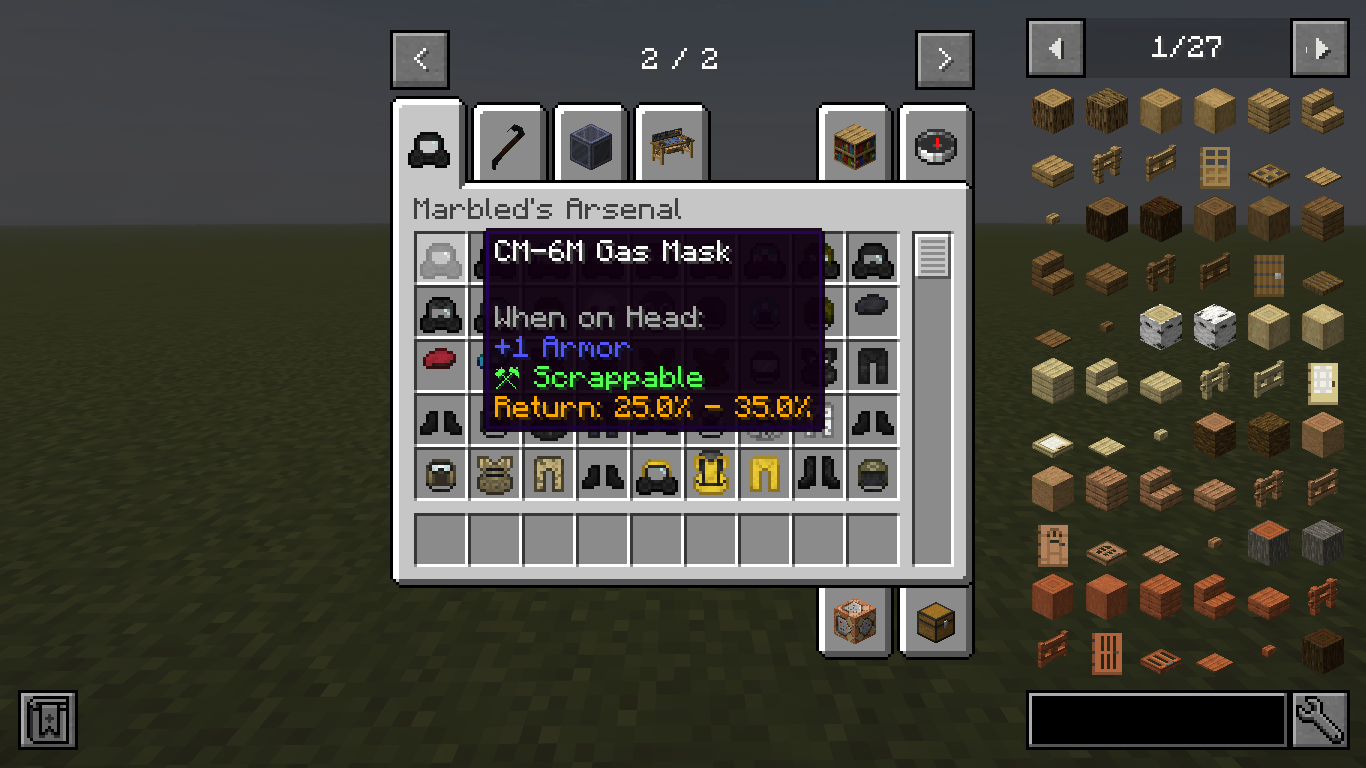
Task: Click the bookshelf tab
Action: tap(854, 146)
